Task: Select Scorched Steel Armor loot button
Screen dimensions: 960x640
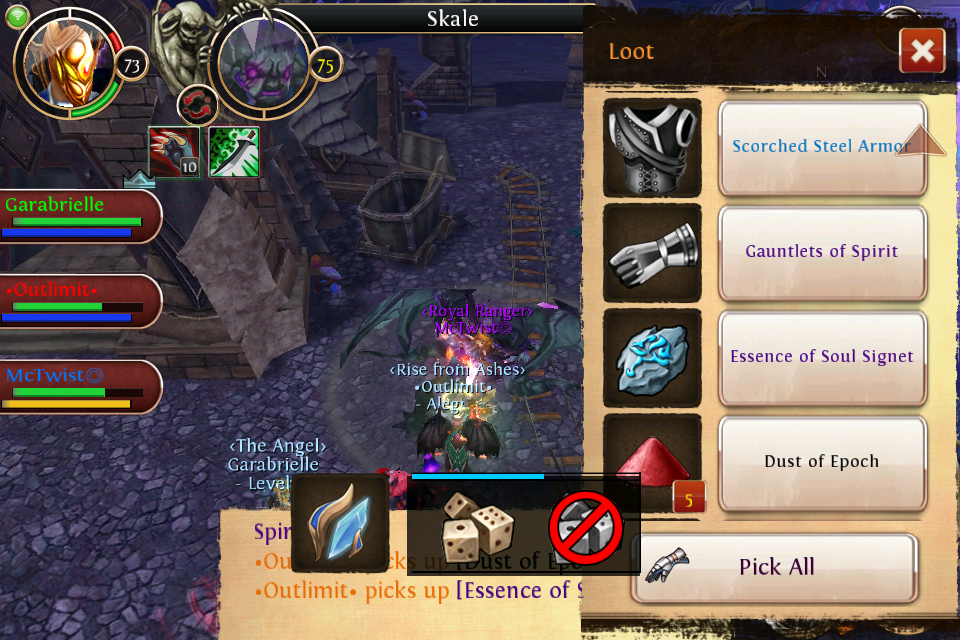Action: [x=822, y=147]
